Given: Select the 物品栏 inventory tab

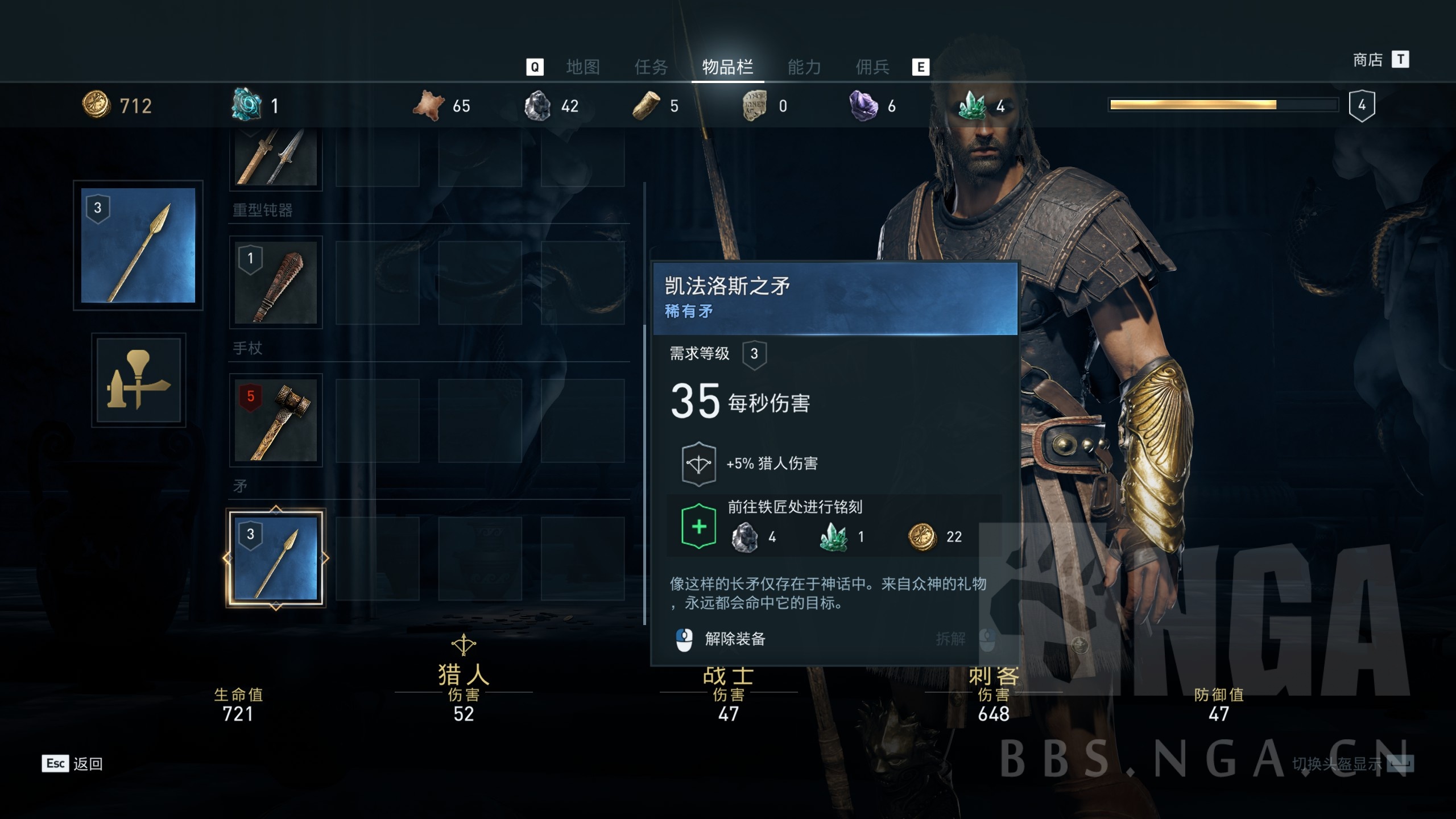Looking at the screenshot, I should tap(727, 67).
